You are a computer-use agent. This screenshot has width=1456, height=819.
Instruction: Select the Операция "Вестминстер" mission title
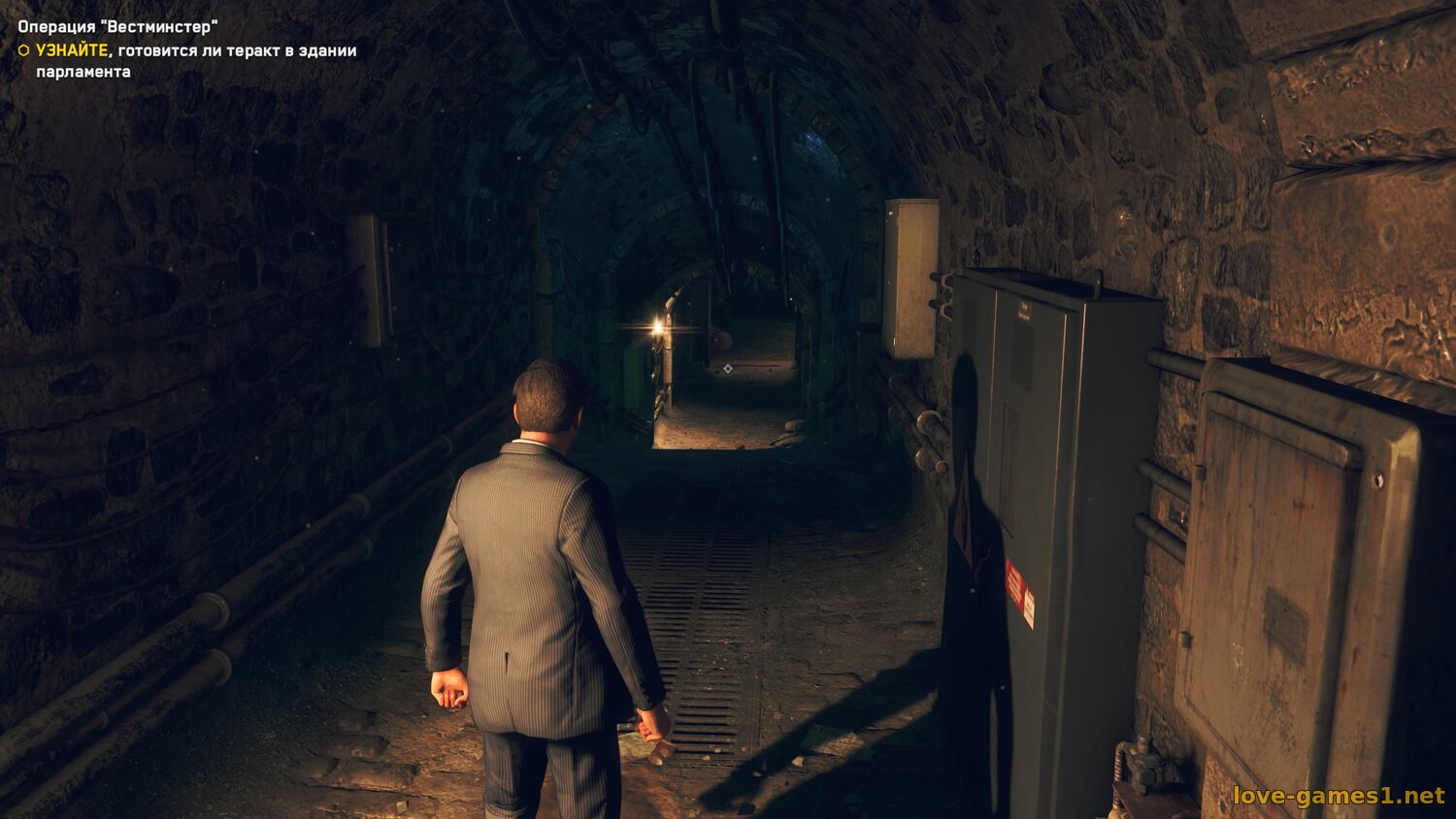click(x=117, y=27)
